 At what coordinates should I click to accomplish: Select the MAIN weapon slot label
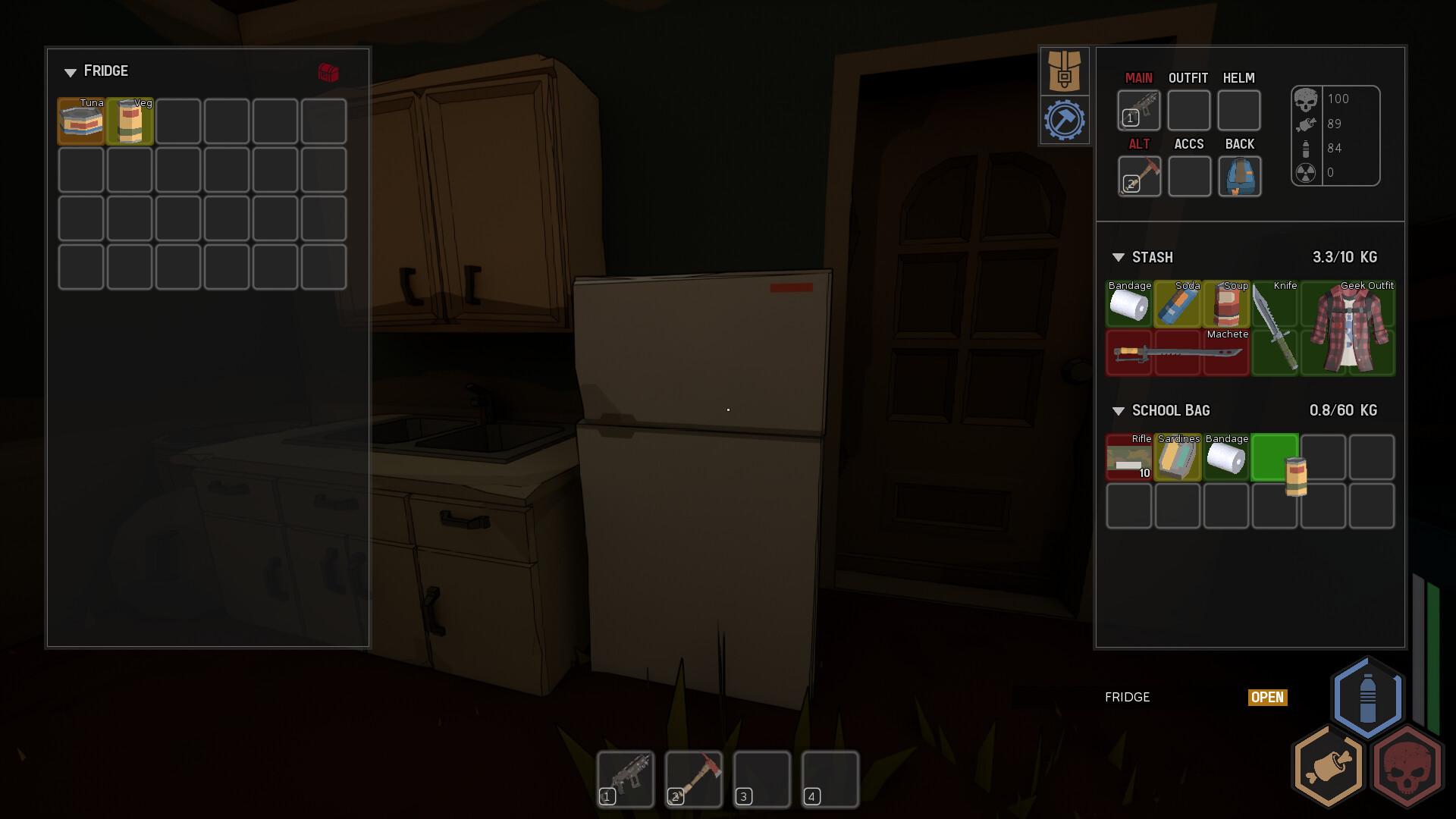coord(1139,77)
